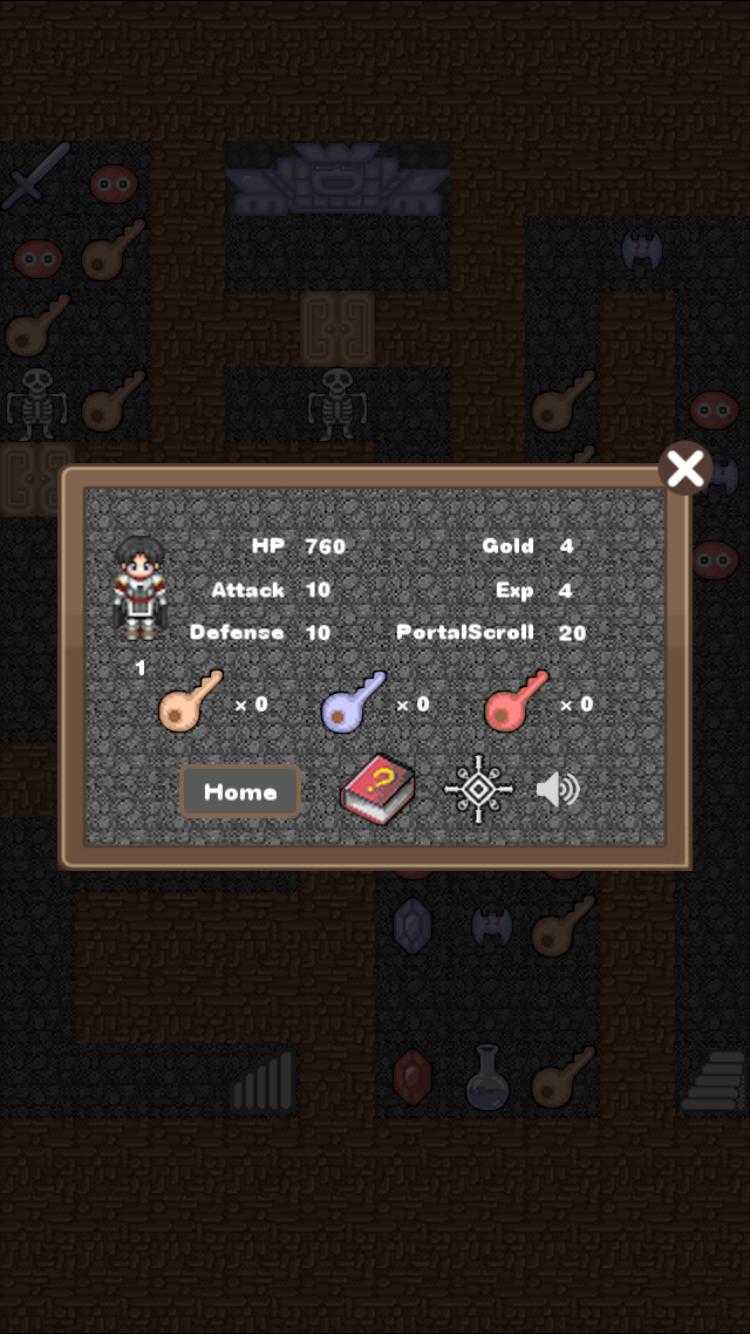Toggle the sound speaker icon
750x1334 pixels.
[x=557, y=790]
